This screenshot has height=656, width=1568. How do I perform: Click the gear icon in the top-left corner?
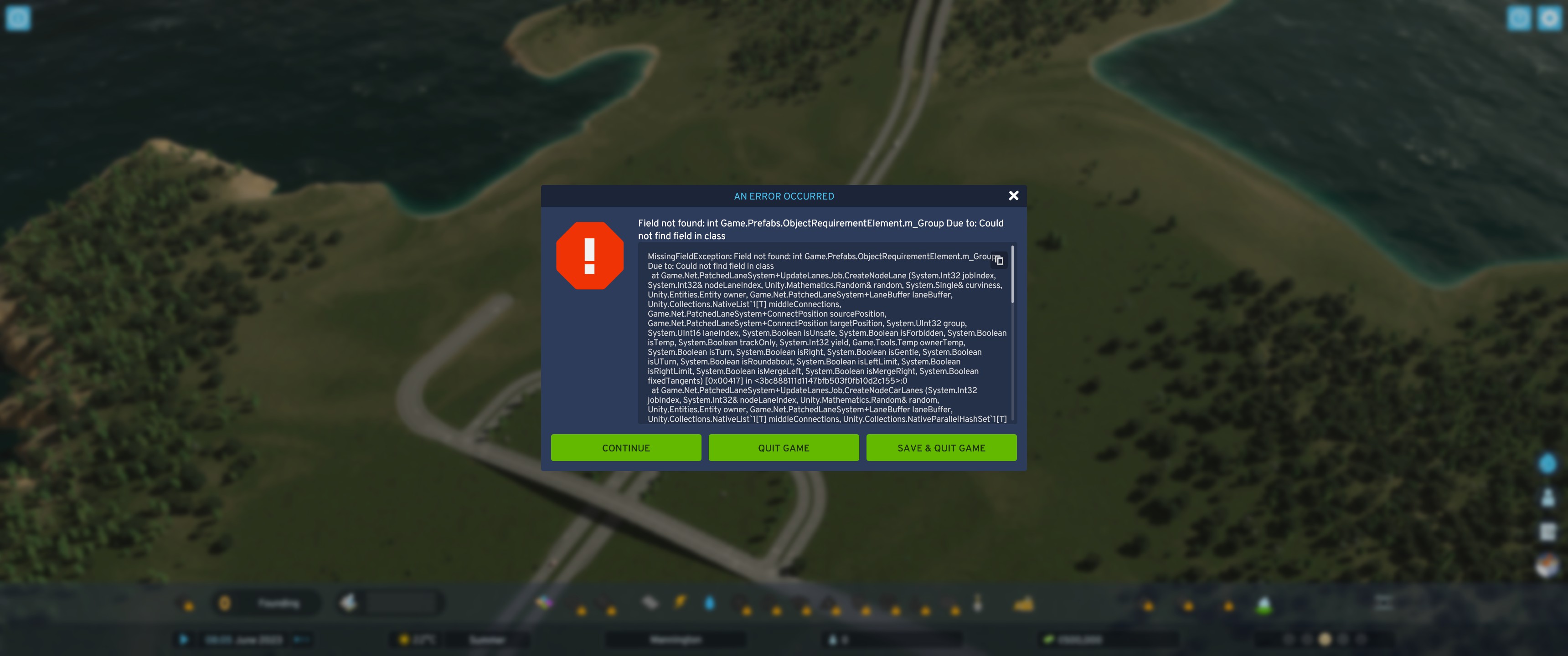18,18
